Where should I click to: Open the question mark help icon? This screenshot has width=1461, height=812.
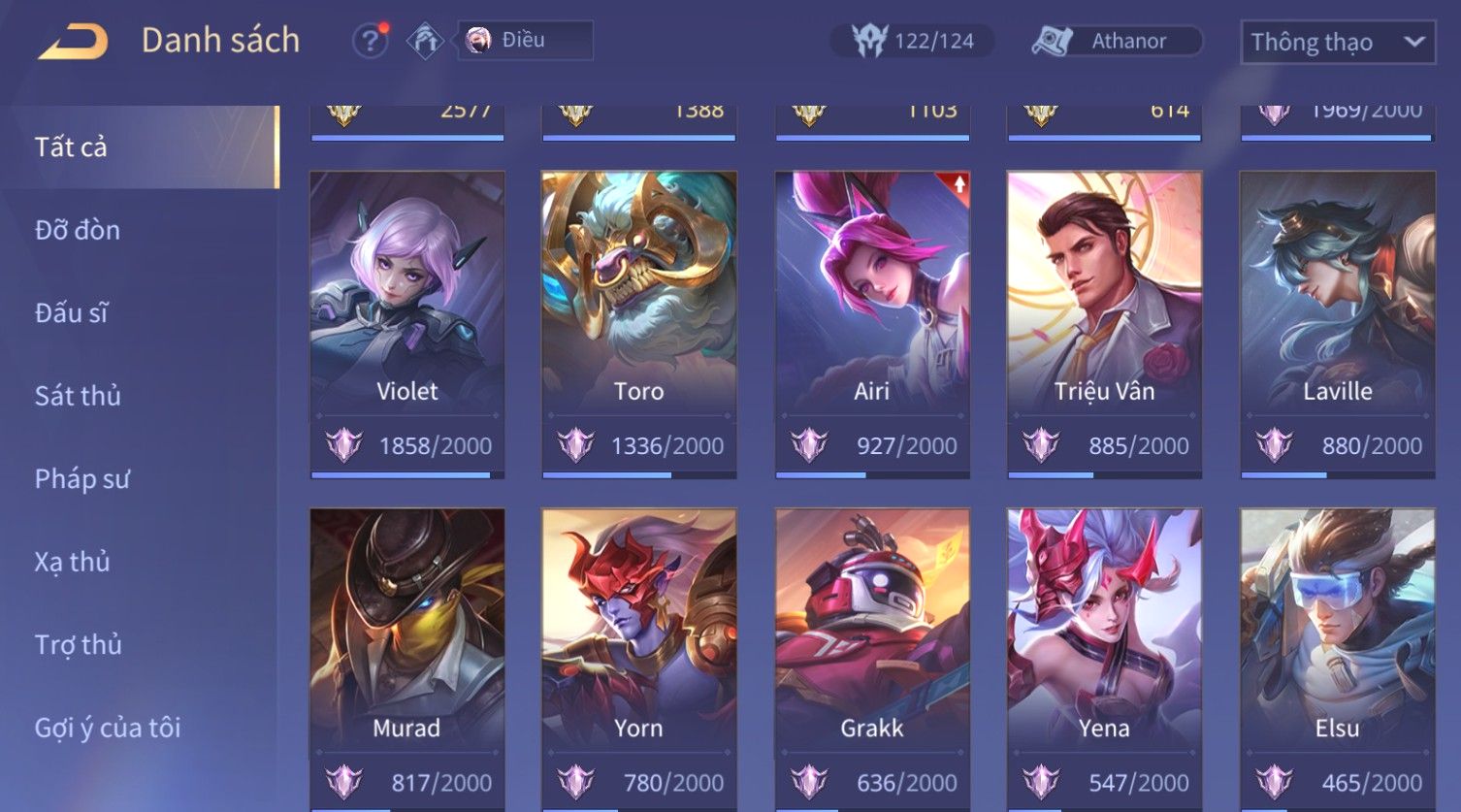370,42
